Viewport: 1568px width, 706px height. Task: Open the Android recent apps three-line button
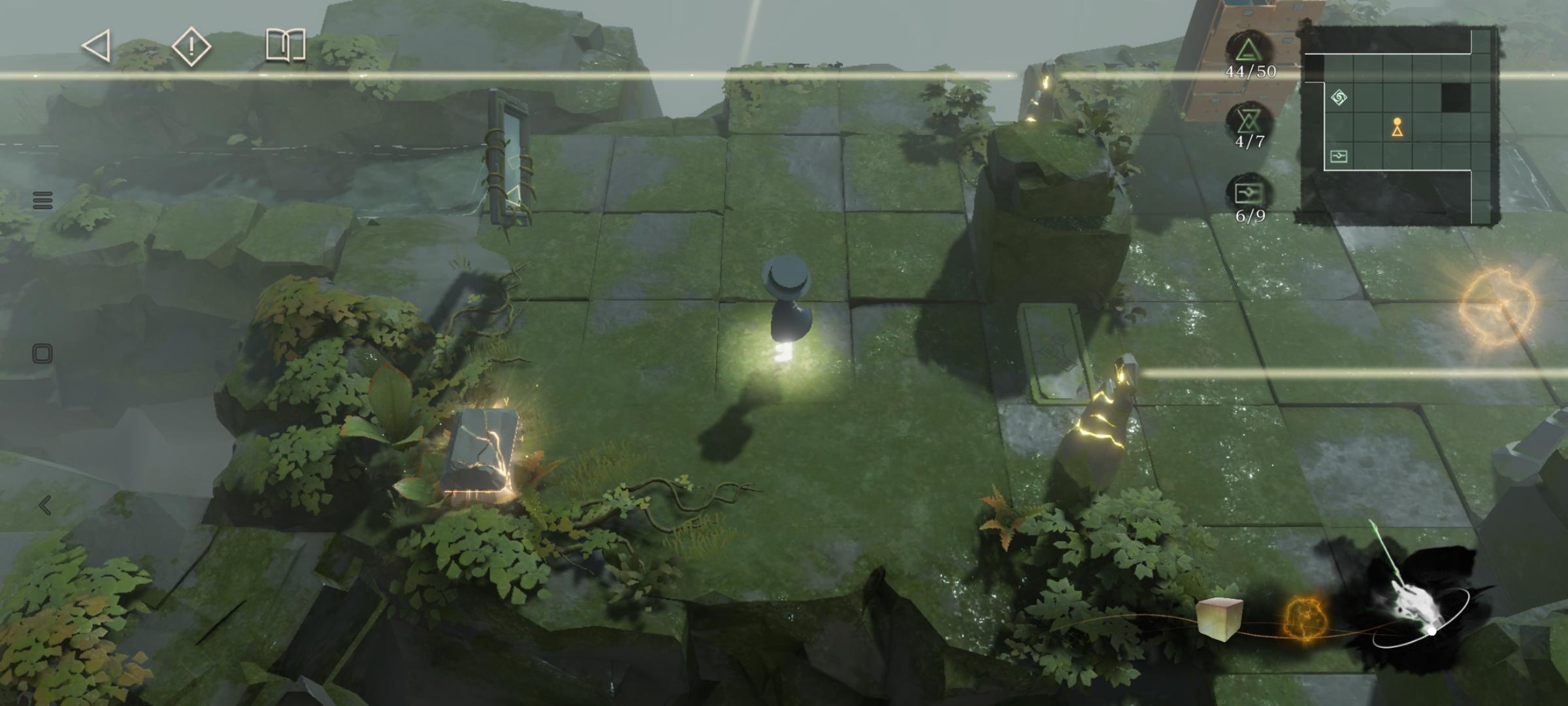point(42,200)
